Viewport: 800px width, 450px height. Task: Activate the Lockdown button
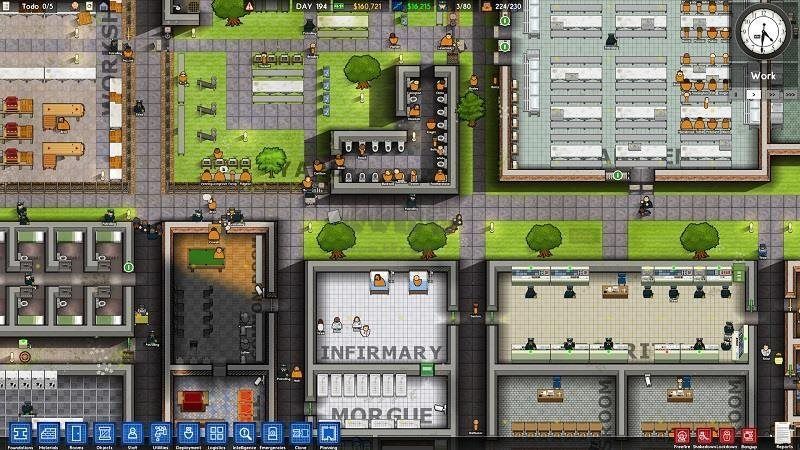[x=727, y=435]
